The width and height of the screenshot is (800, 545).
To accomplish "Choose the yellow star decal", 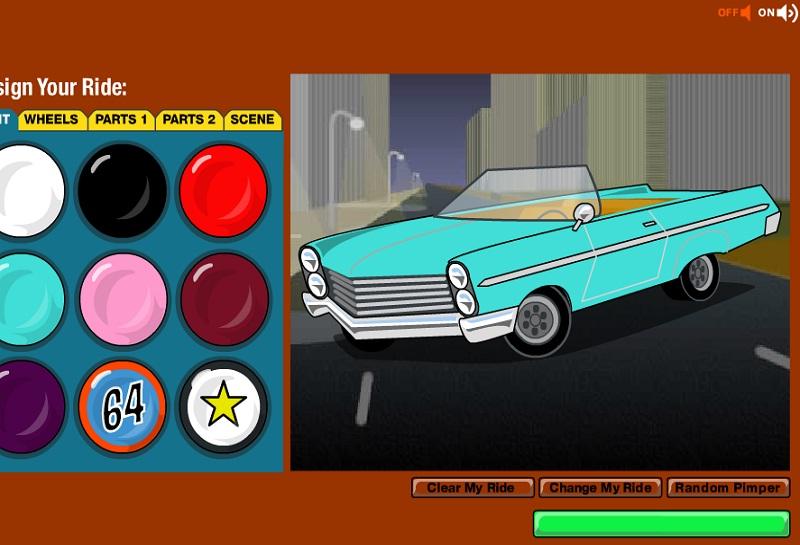I will click(223, 406).
